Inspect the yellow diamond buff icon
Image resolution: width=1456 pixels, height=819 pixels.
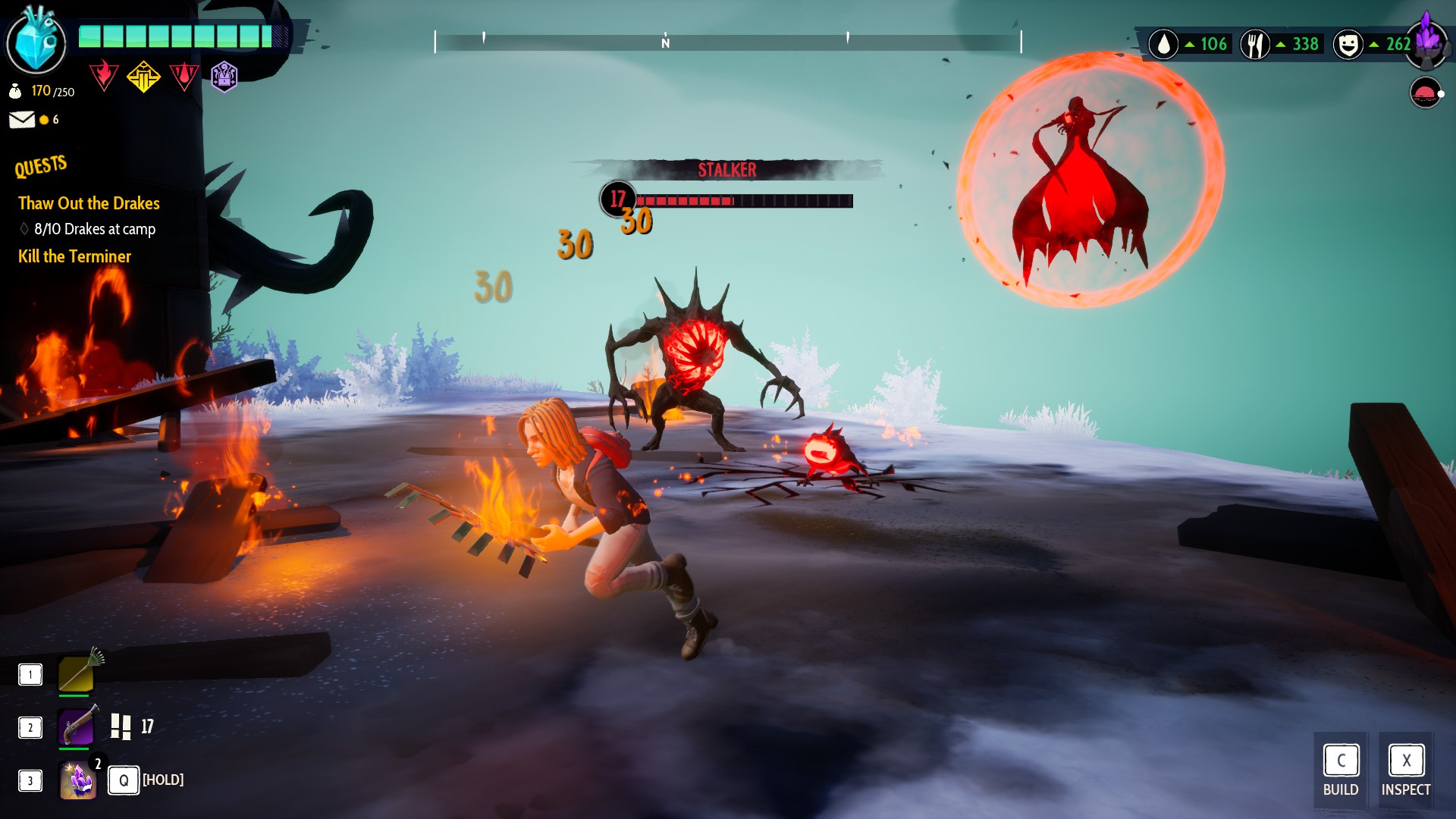tap(143, 76)
